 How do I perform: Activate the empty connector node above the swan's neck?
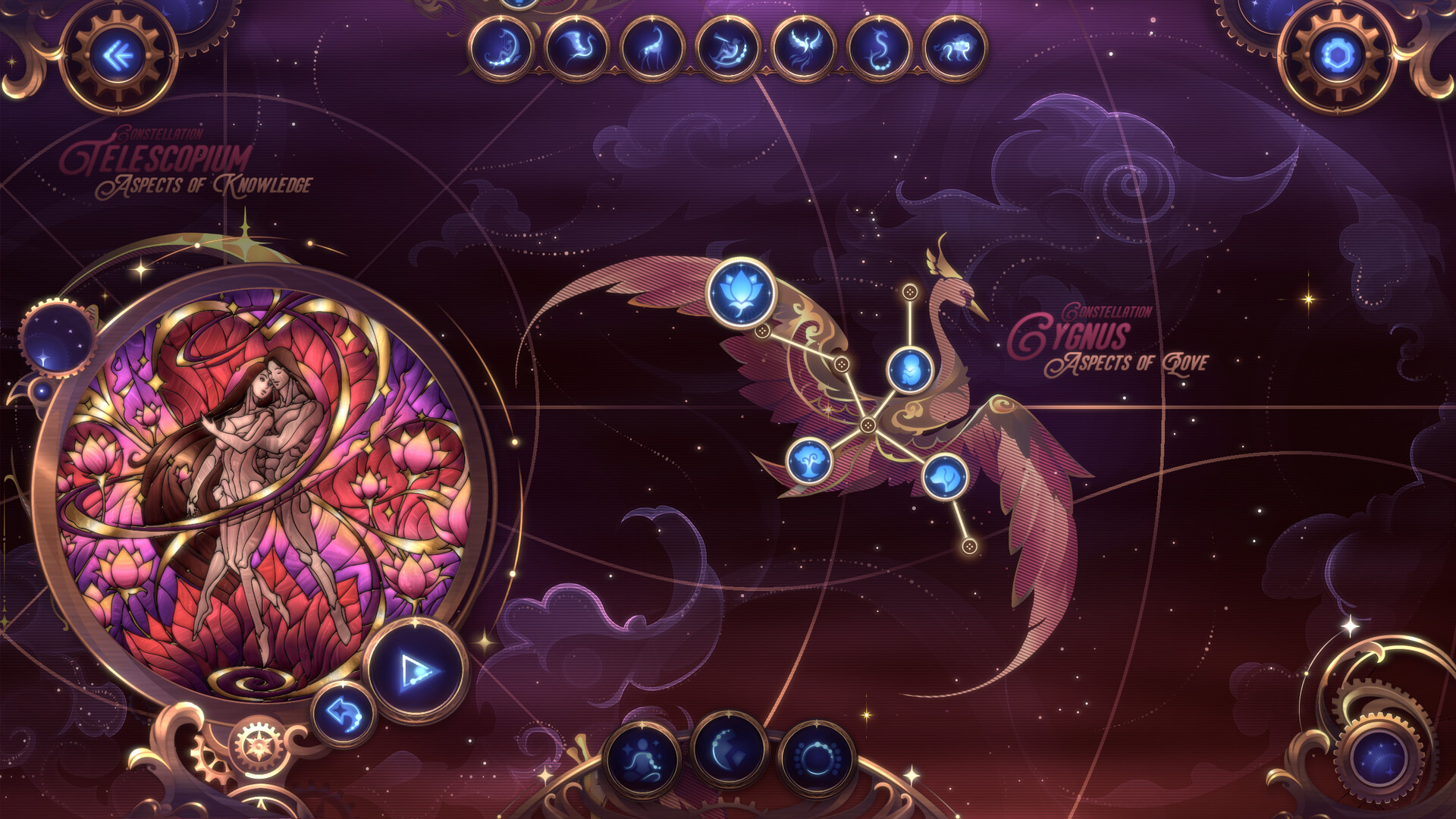click(x=910, y=291)
